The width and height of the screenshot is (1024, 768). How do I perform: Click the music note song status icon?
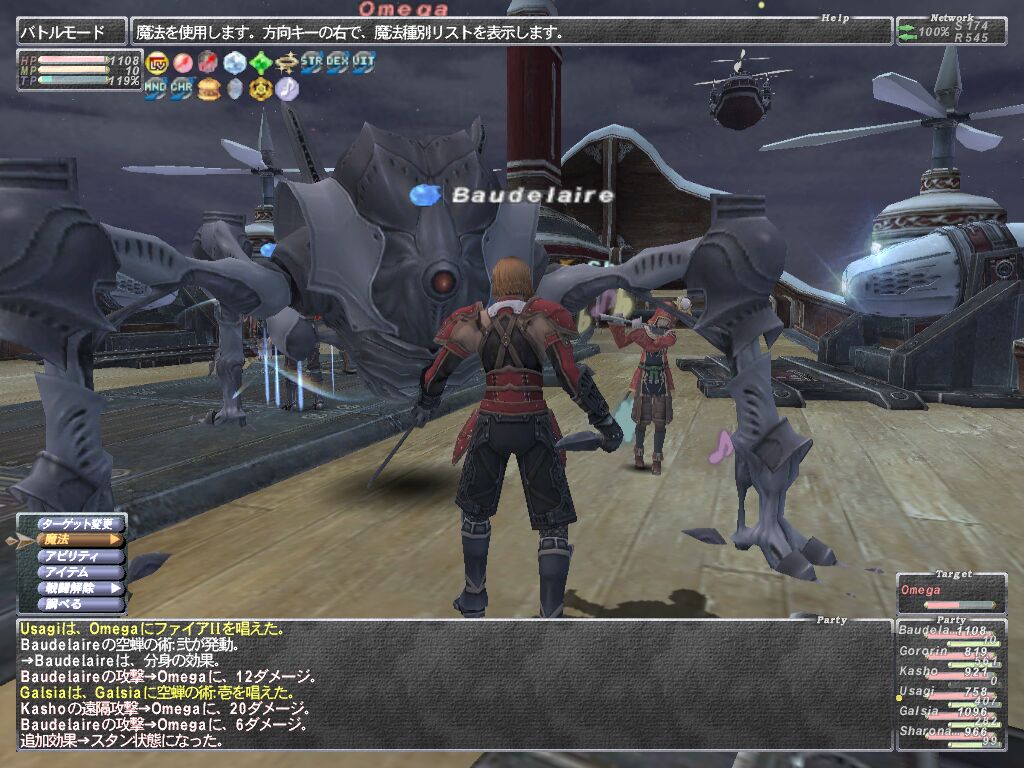[x=287, y=89]
